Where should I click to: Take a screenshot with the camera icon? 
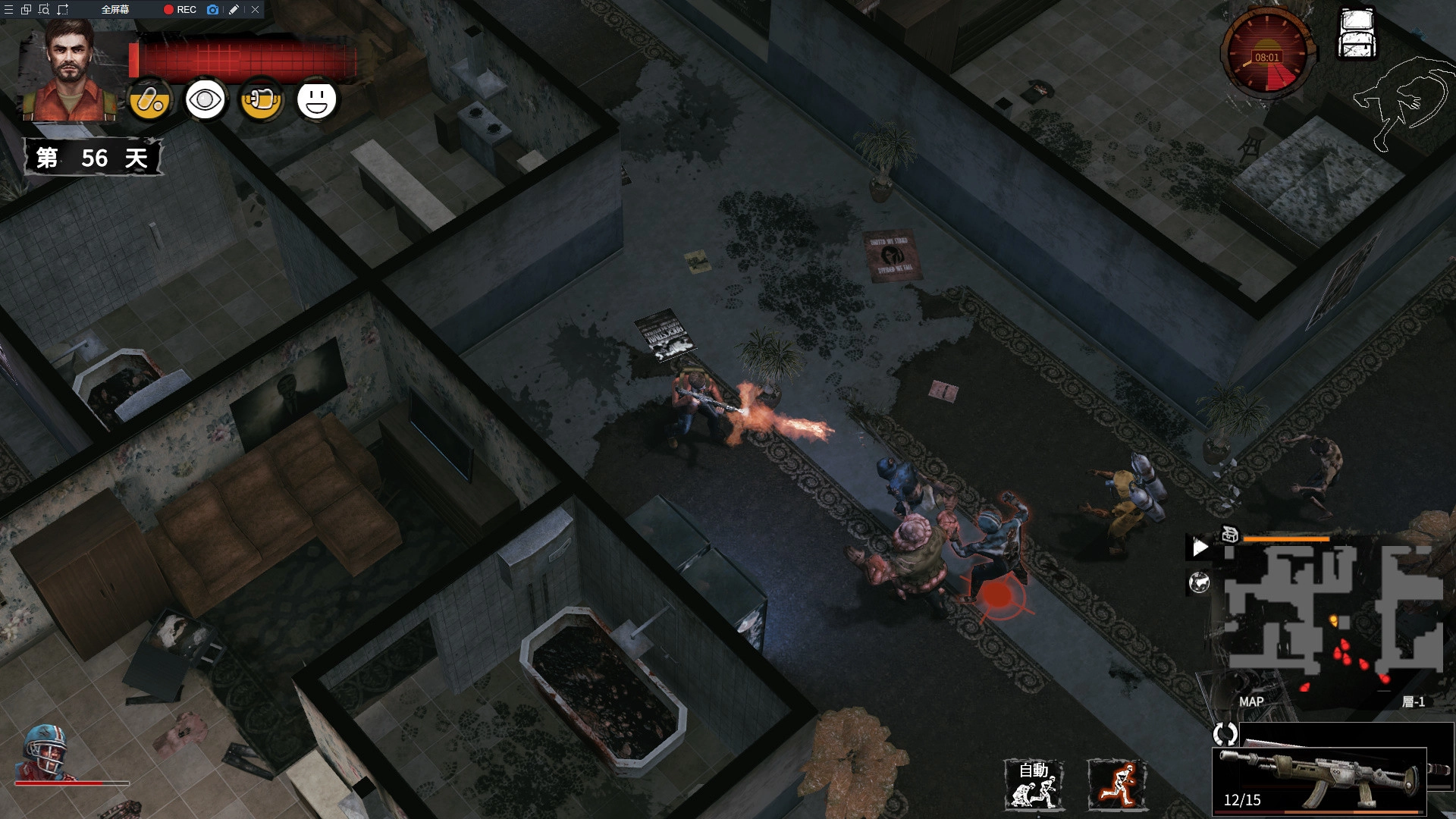coord(212,10)
